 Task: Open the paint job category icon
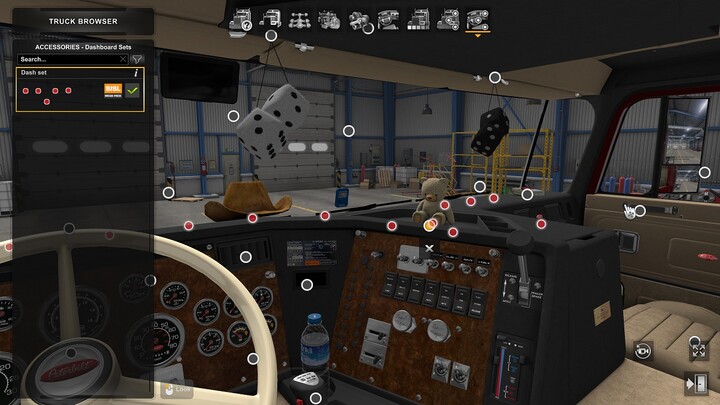418,19
